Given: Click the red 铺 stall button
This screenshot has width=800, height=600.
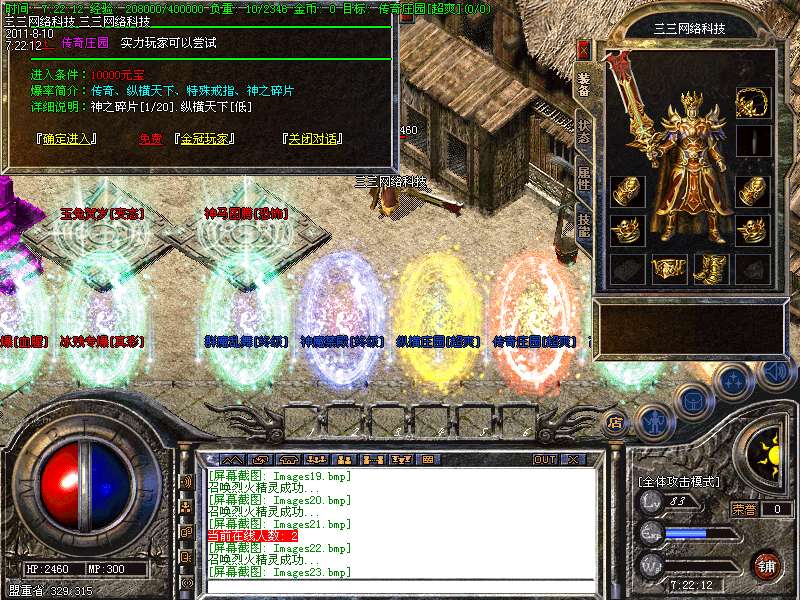Looking at the screenshot, I should 767,564.
